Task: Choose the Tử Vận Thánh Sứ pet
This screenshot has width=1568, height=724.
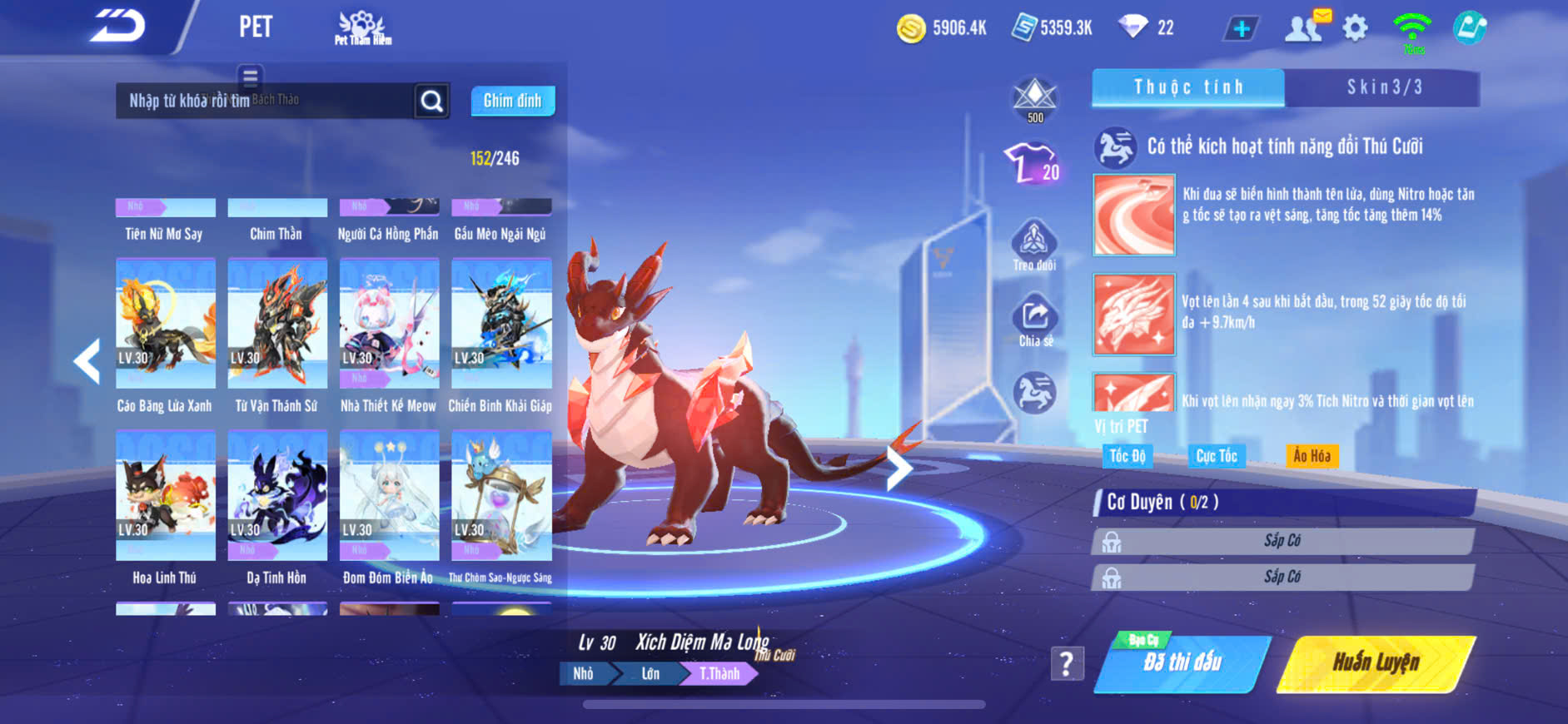Action: coord(276,325)
